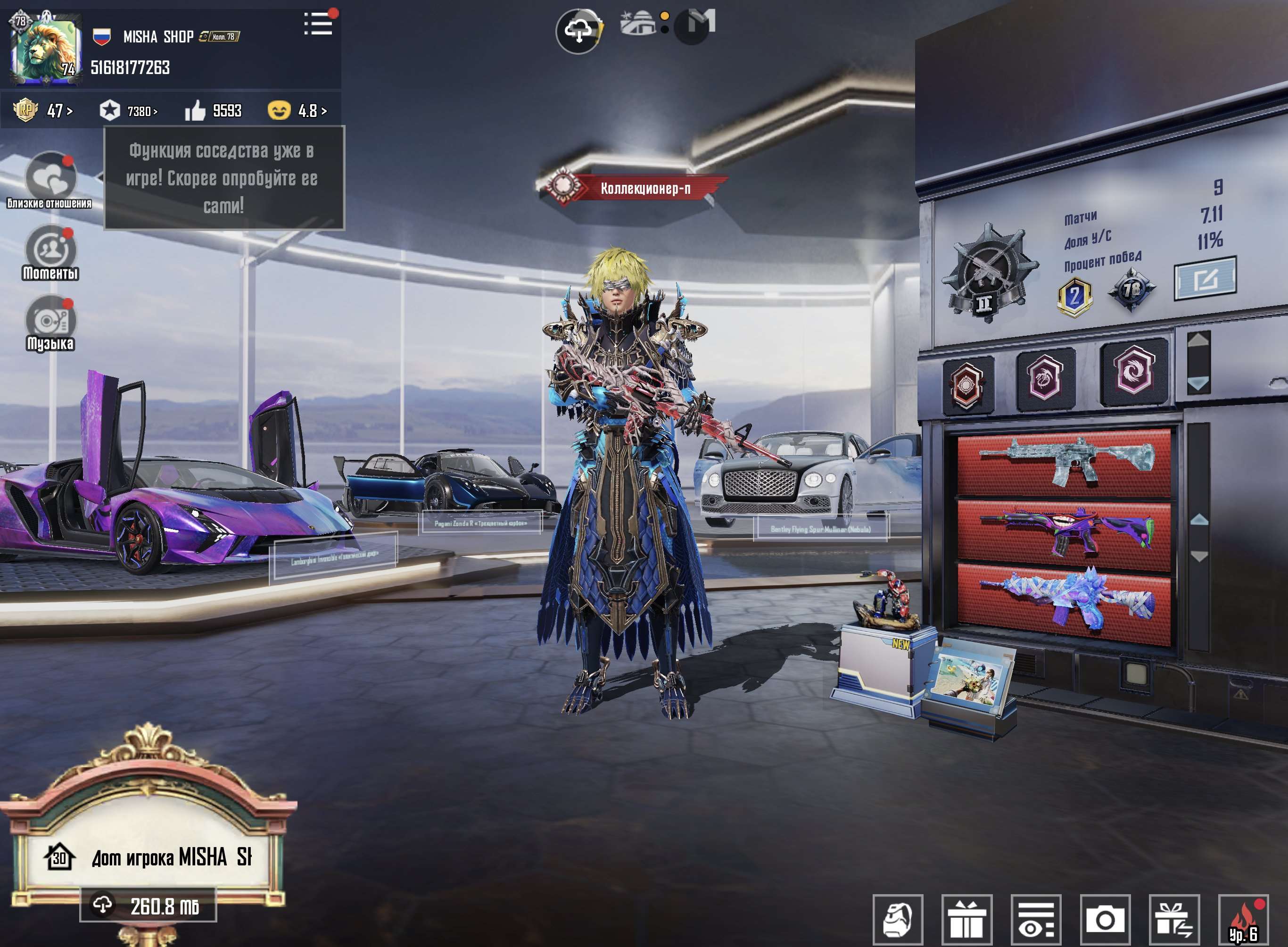Open the camera screenshot button
The height and width of the screenshot is (947, 1288).
(x=1105, y=920)
